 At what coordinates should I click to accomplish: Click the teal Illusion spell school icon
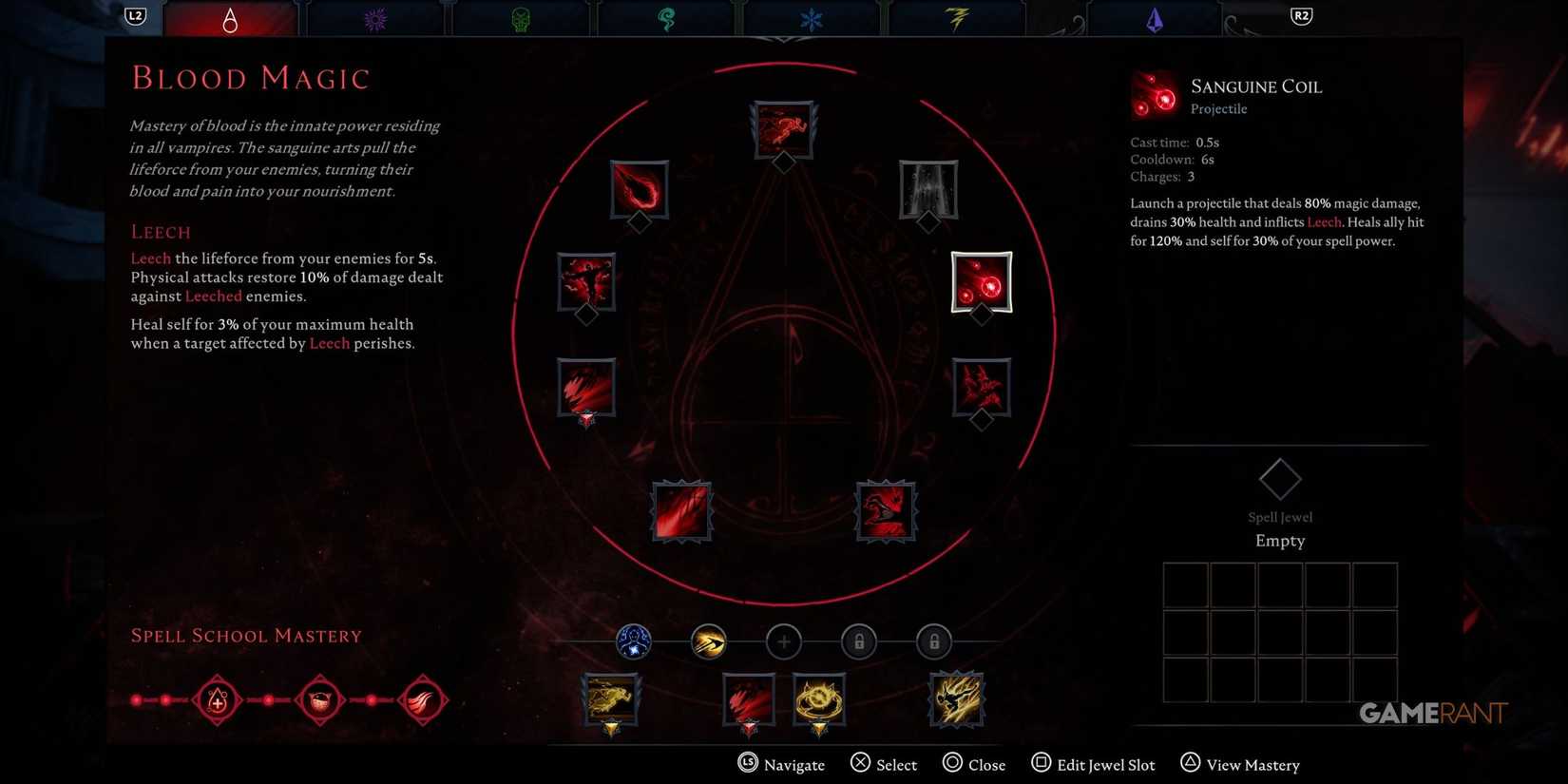665,16
